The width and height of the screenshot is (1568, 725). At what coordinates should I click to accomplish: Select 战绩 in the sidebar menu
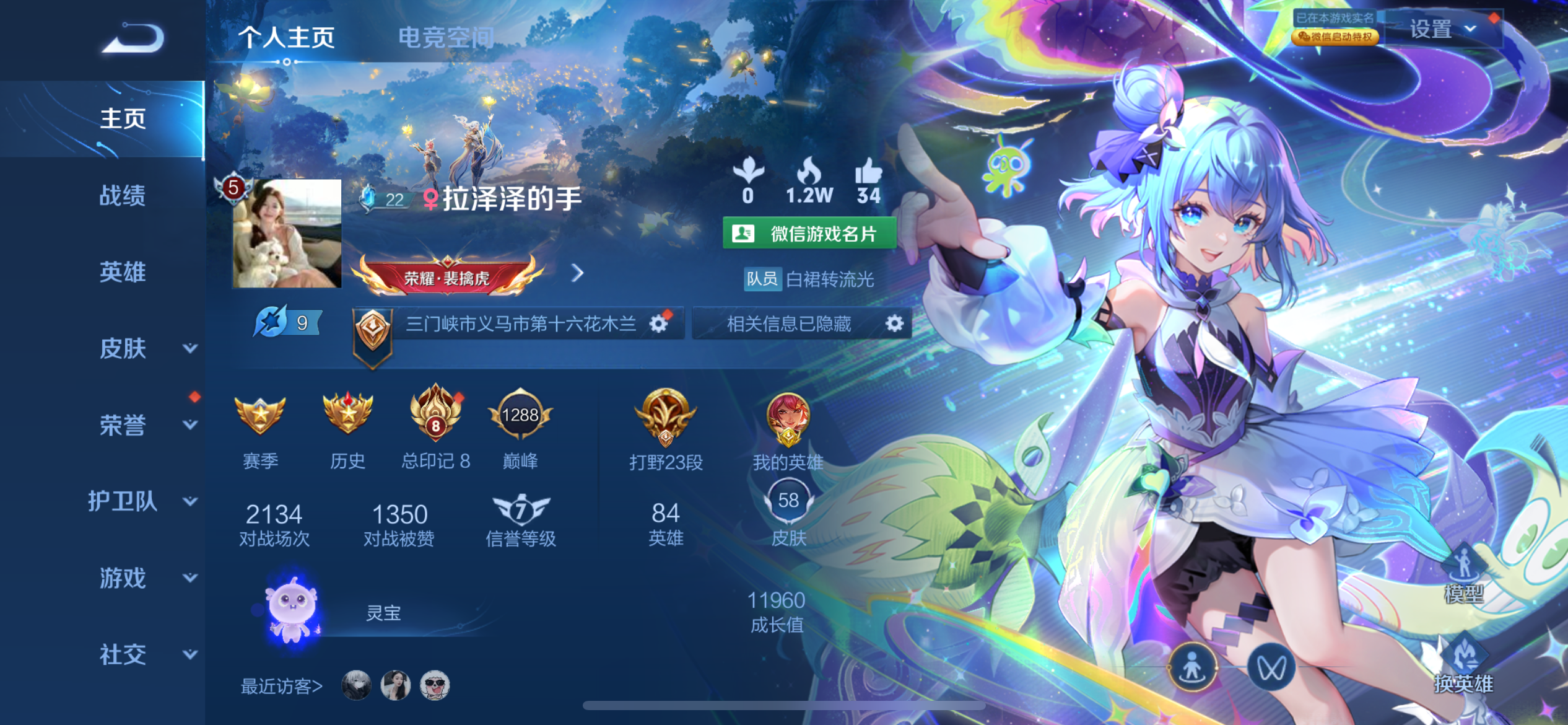(124, 196)
